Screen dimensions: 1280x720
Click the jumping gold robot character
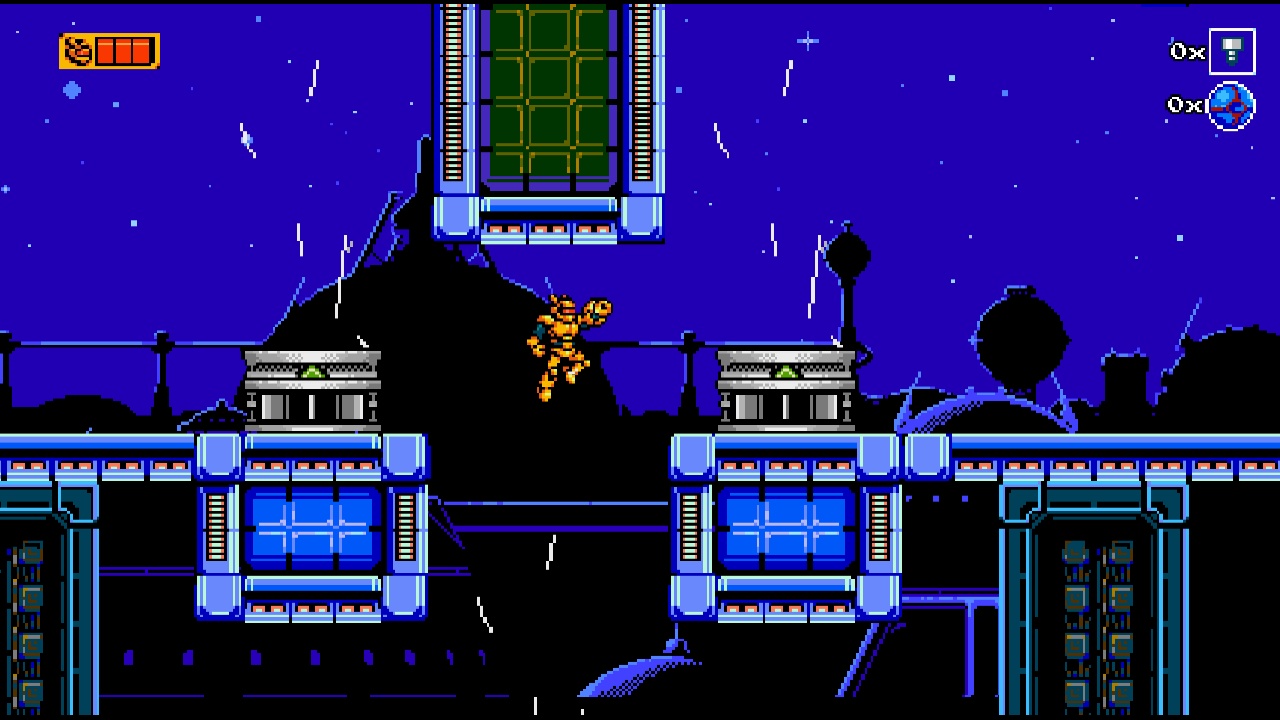560,340
